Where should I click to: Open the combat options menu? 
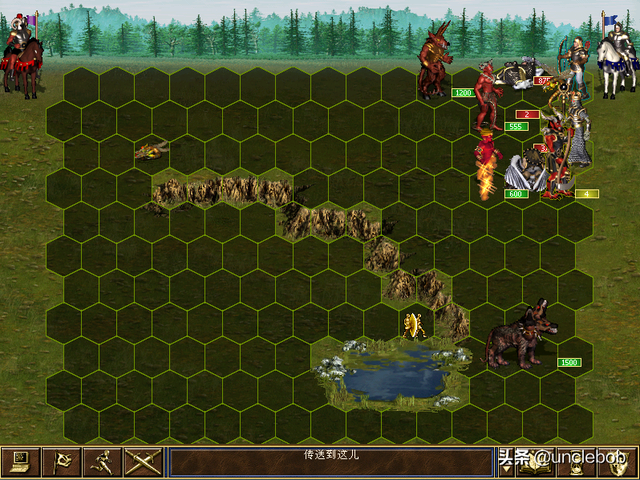[18, 461]
